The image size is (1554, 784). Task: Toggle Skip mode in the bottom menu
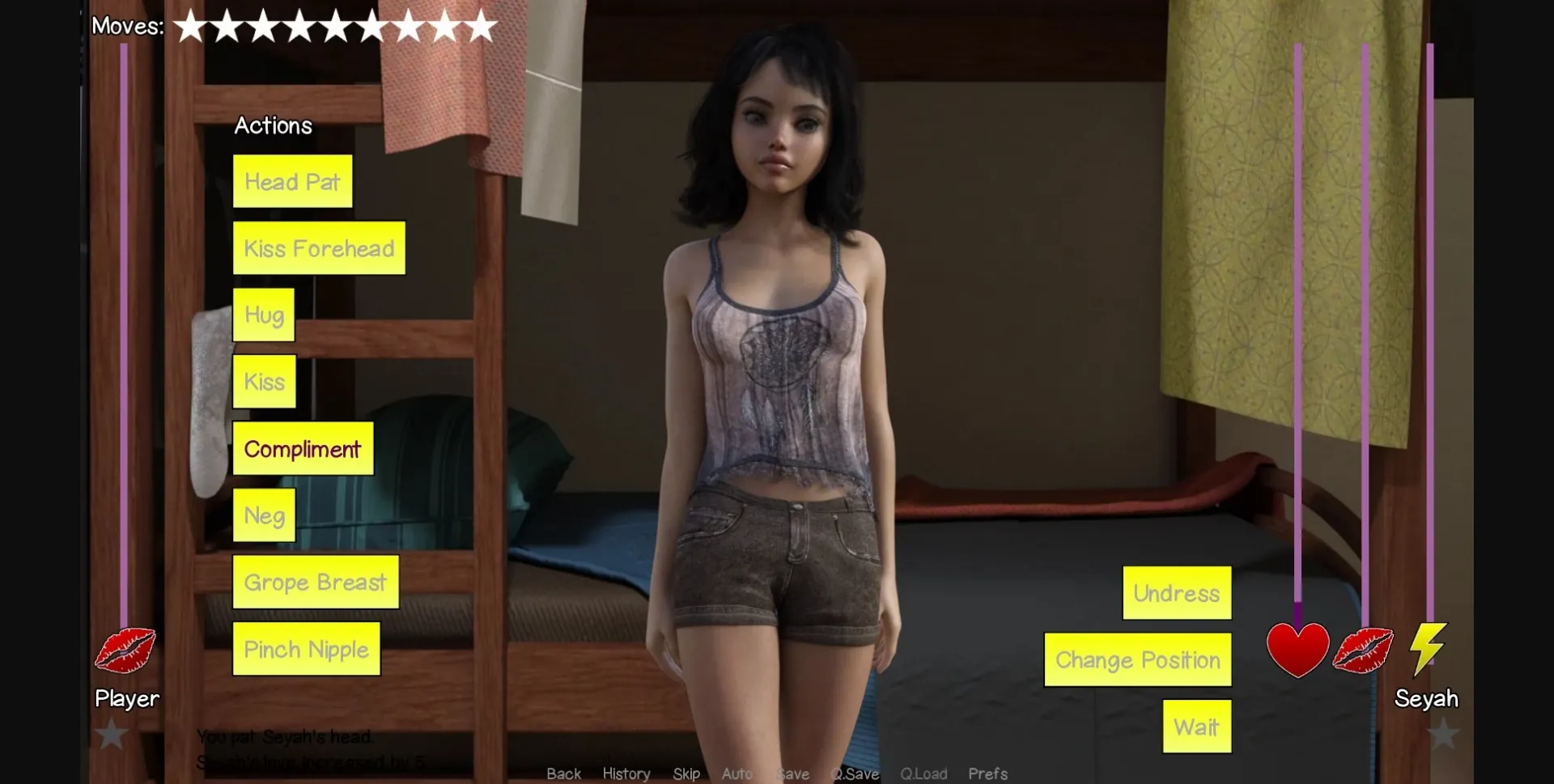click(686, 773)
